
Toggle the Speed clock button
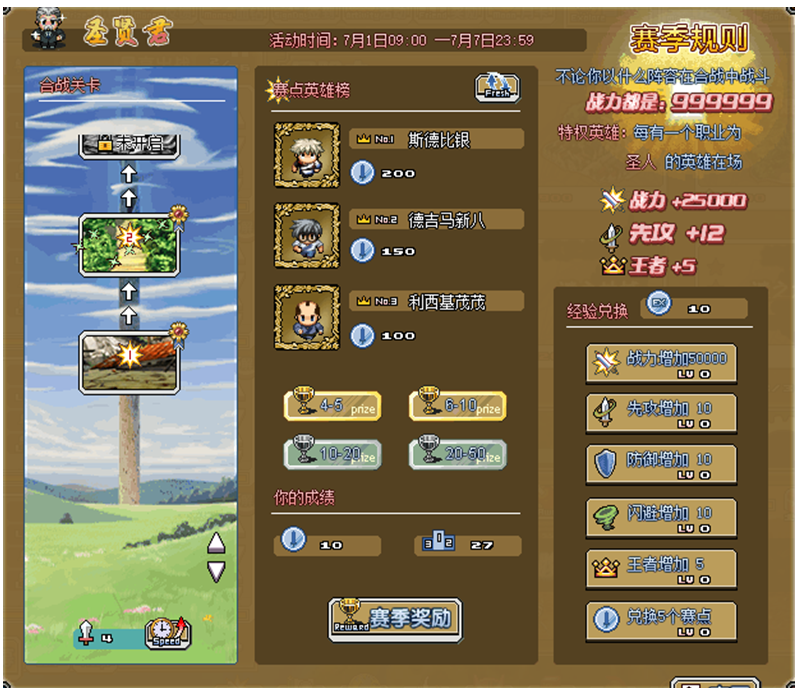click(x=168, y=632)
